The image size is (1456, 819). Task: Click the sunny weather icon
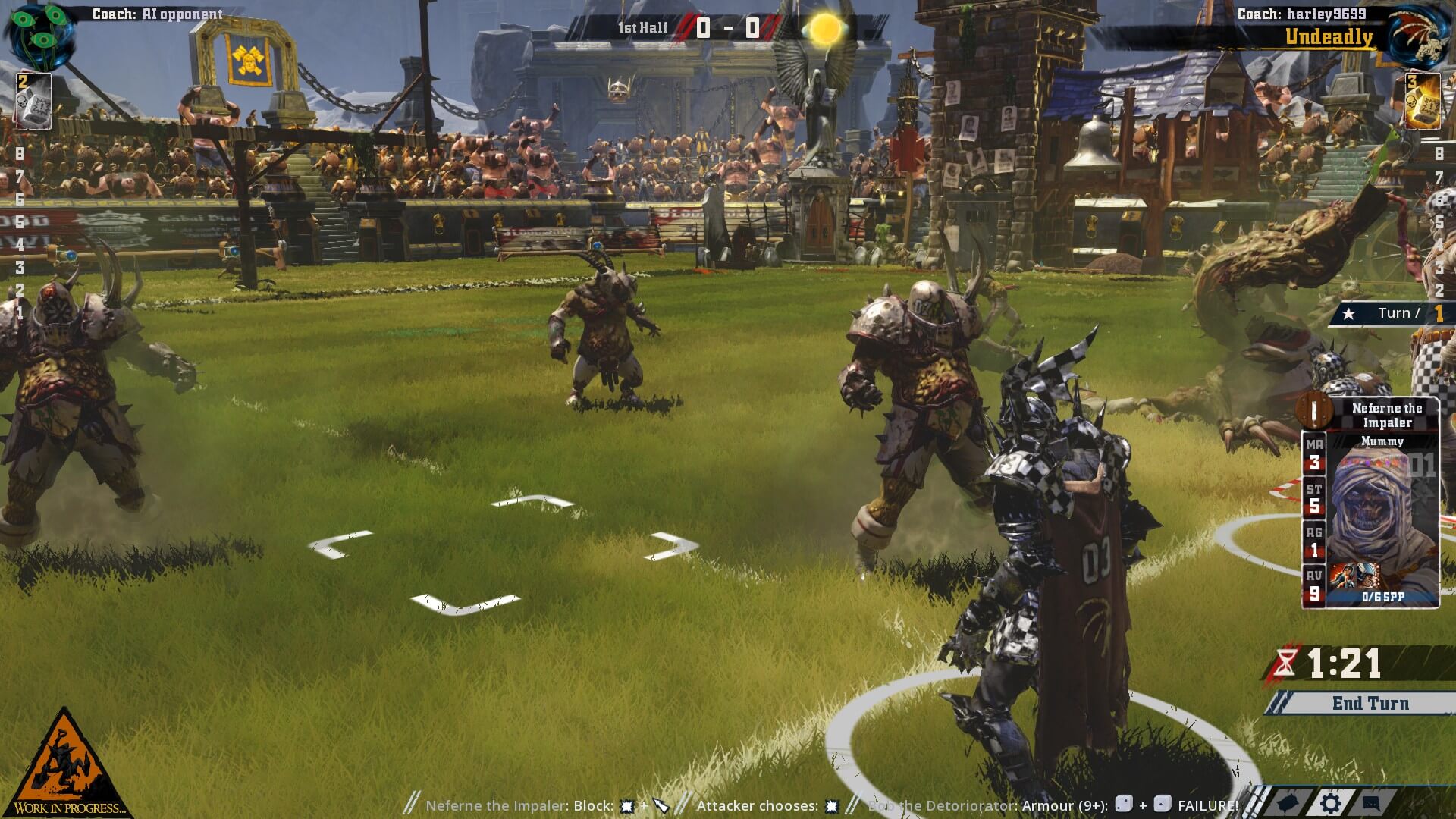pyautogui.click(x=824, y=30)
